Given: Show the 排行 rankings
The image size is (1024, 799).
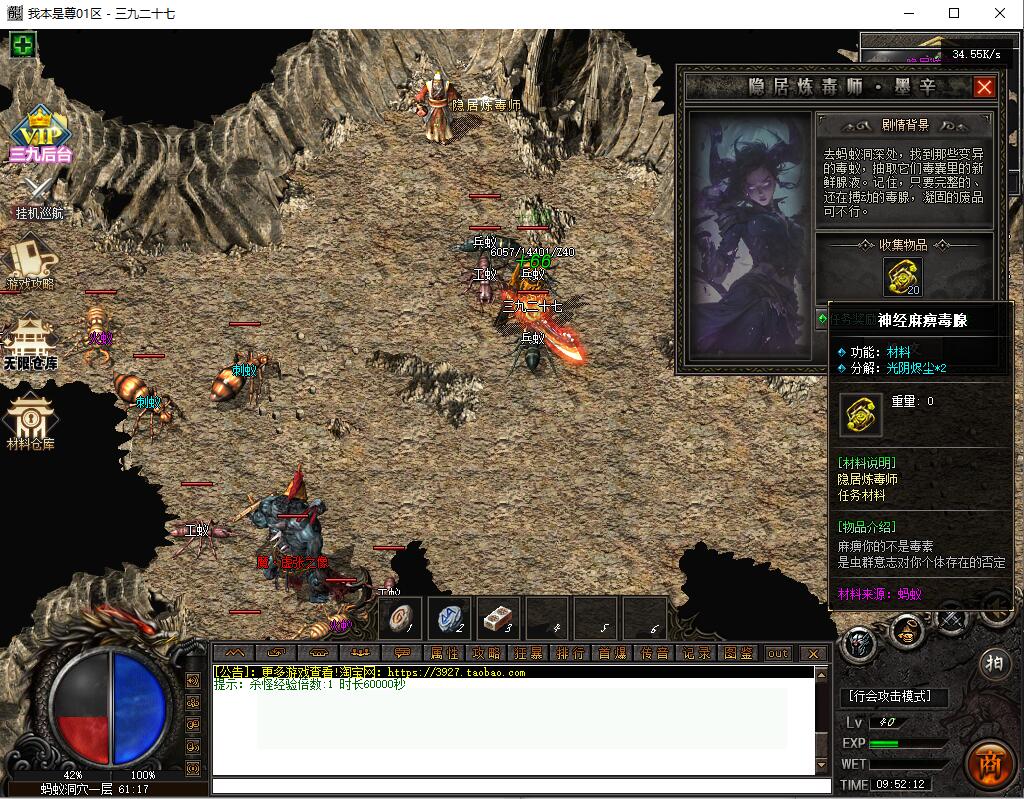Looking at the screenshot, I should (x=570, y=653).
